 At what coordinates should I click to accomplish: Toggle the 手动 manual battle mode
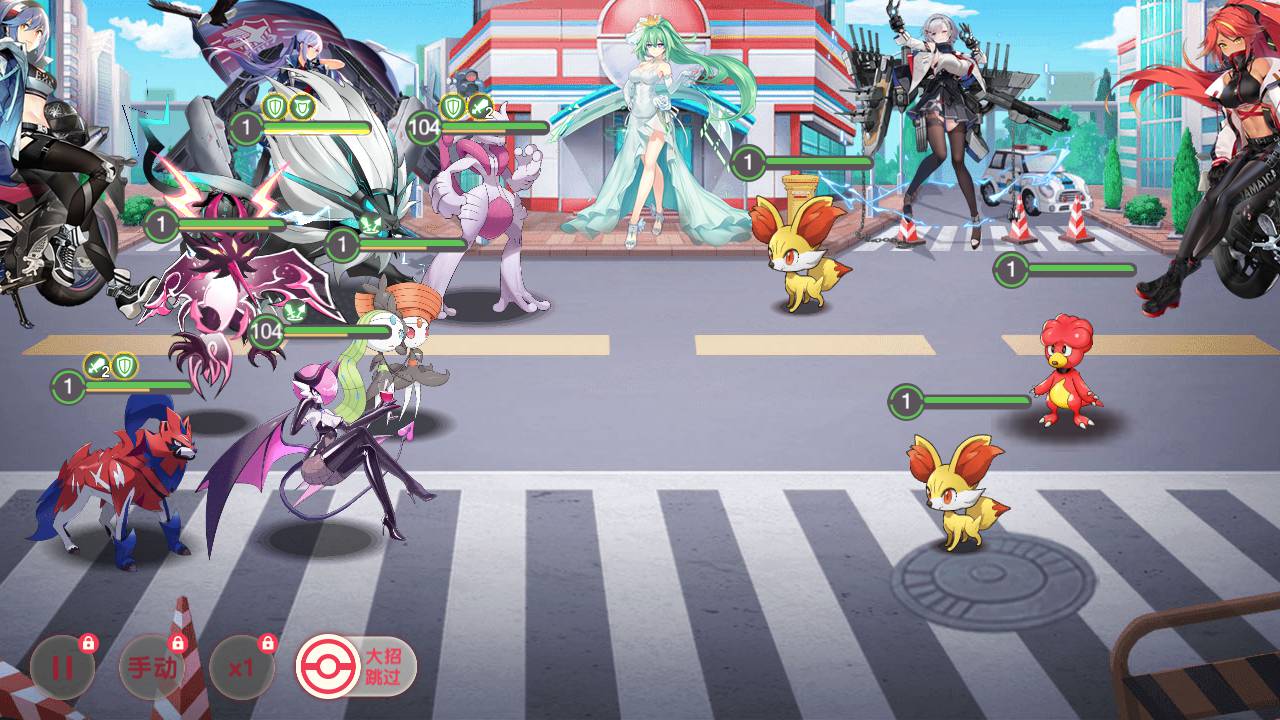pyautogui.click(x=152, y=667)
